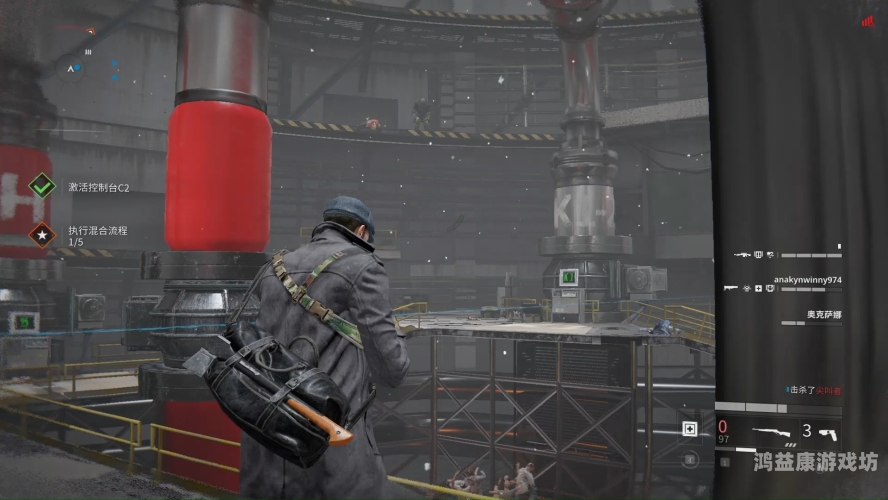This screenshot has width=888, height=500.
Task: Switch to the secondary pistol slot
Action: [827, 433]
